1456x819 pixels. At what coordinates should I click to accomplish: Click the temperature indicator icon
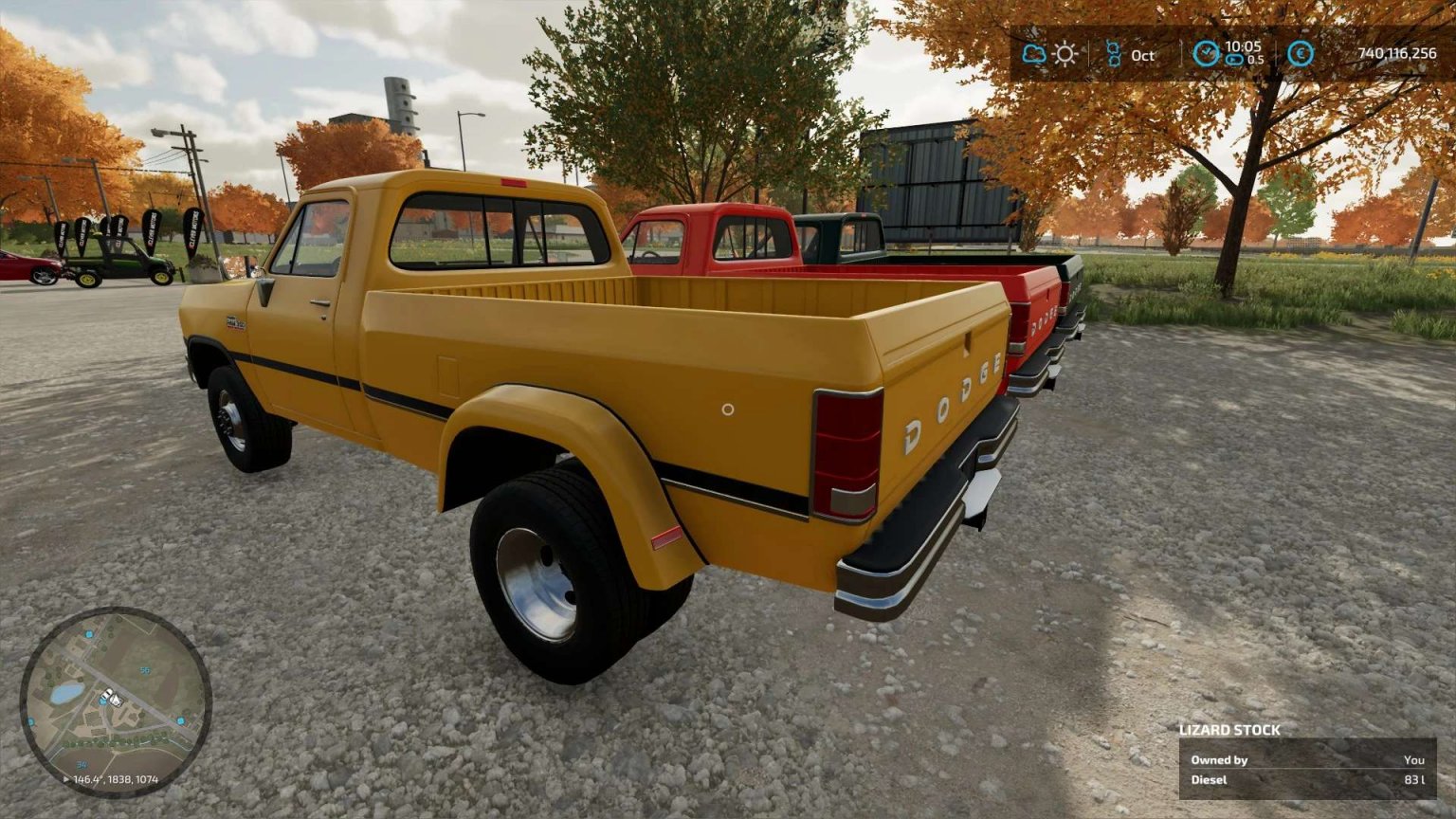[x=1113, y=54]
